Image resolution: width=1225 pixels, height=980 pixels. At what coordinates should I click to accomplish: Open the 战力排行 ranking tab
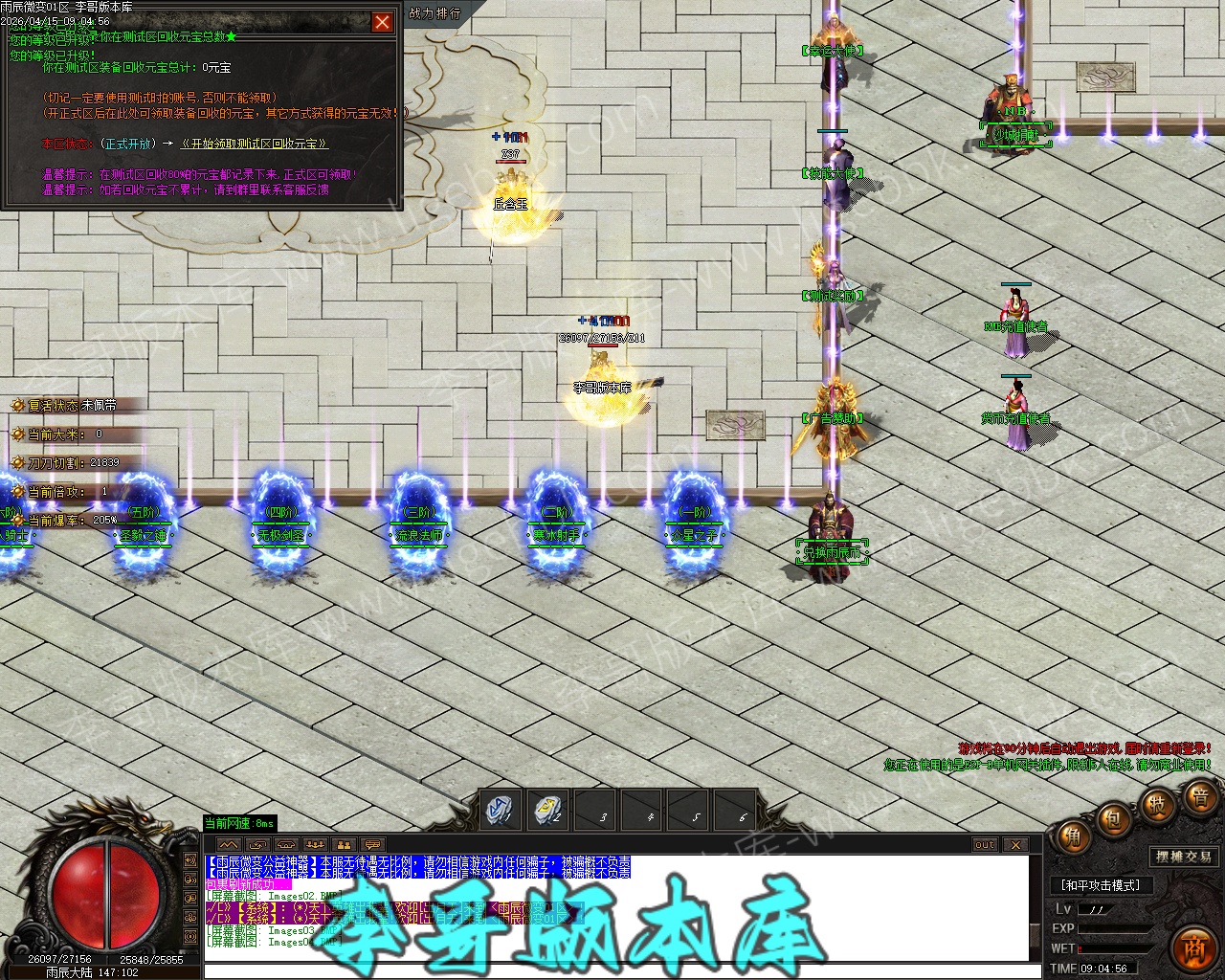[x=434, y=13]
